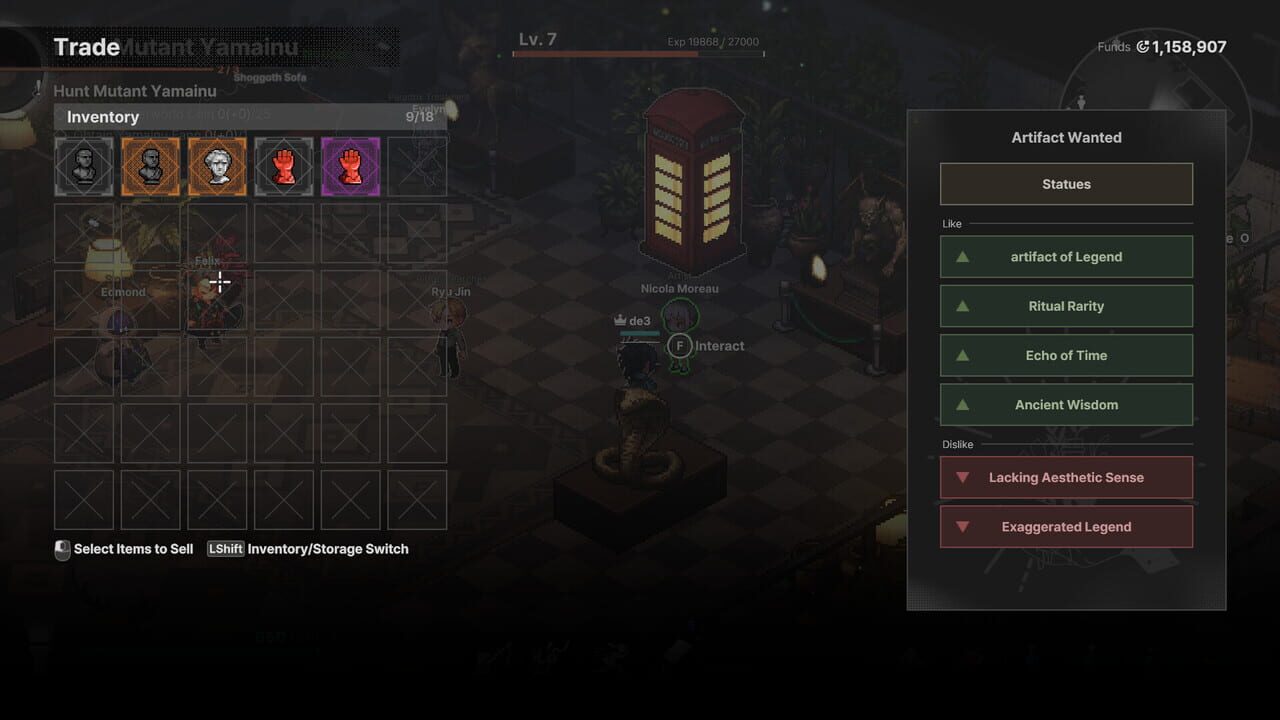Click the first empty inventory slot
Screen dimensions: 1280x720
tap(417, 166)
